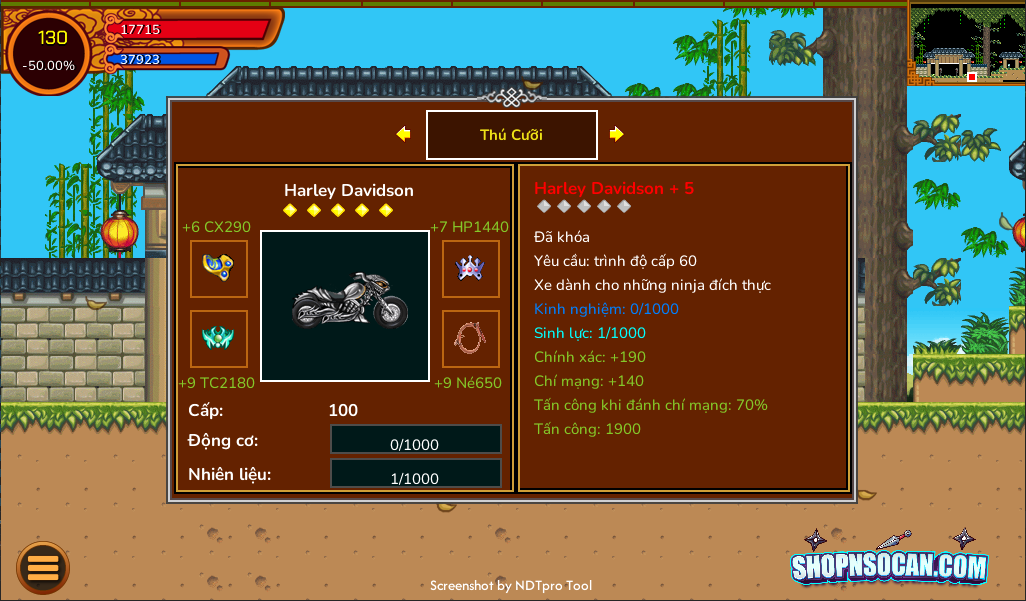Click the Harley Davidson motorcycle image
The image size is (1026, 601).
(345, 306)
